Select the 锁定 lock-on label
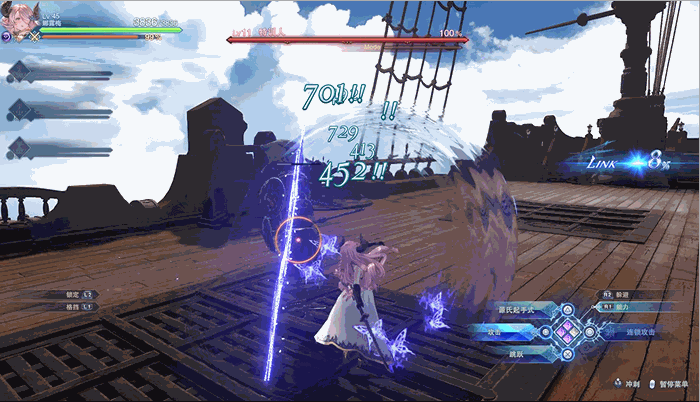 70,295
